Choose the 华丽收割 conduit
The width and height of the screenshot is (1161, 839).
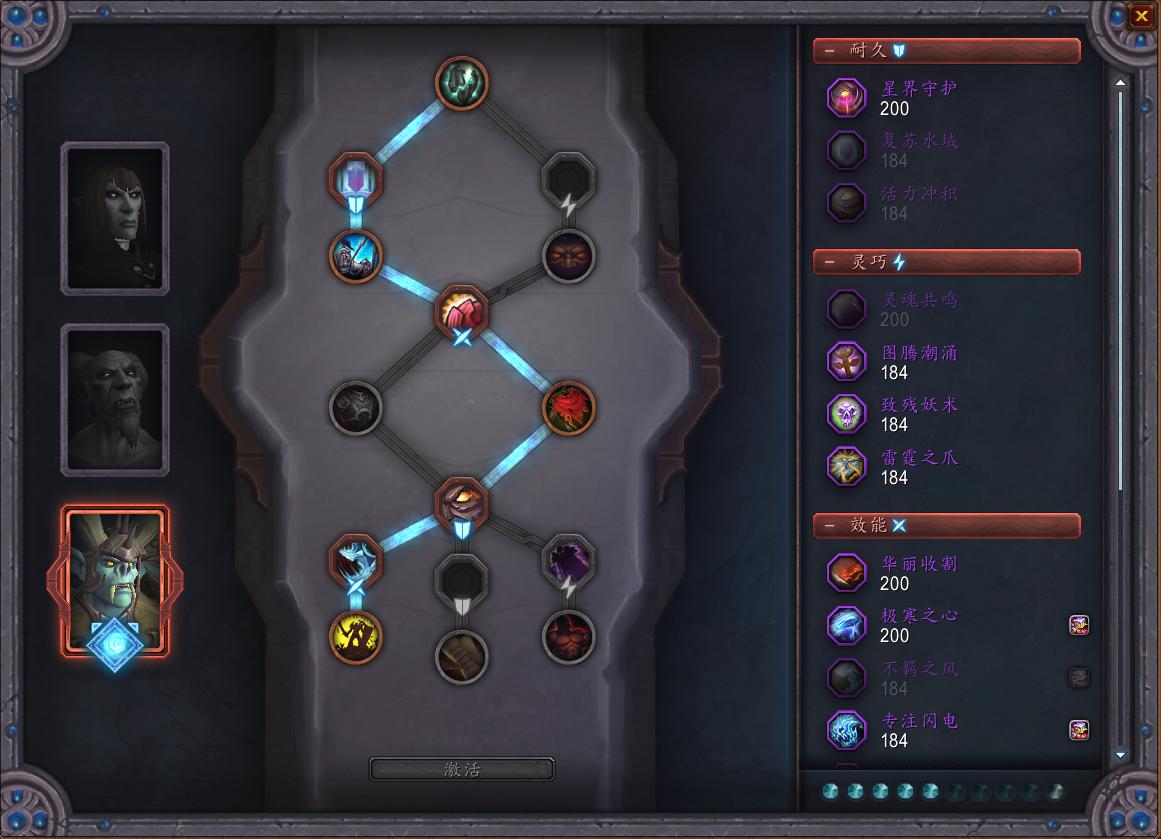pyautogui.click(x=847, y=573)
